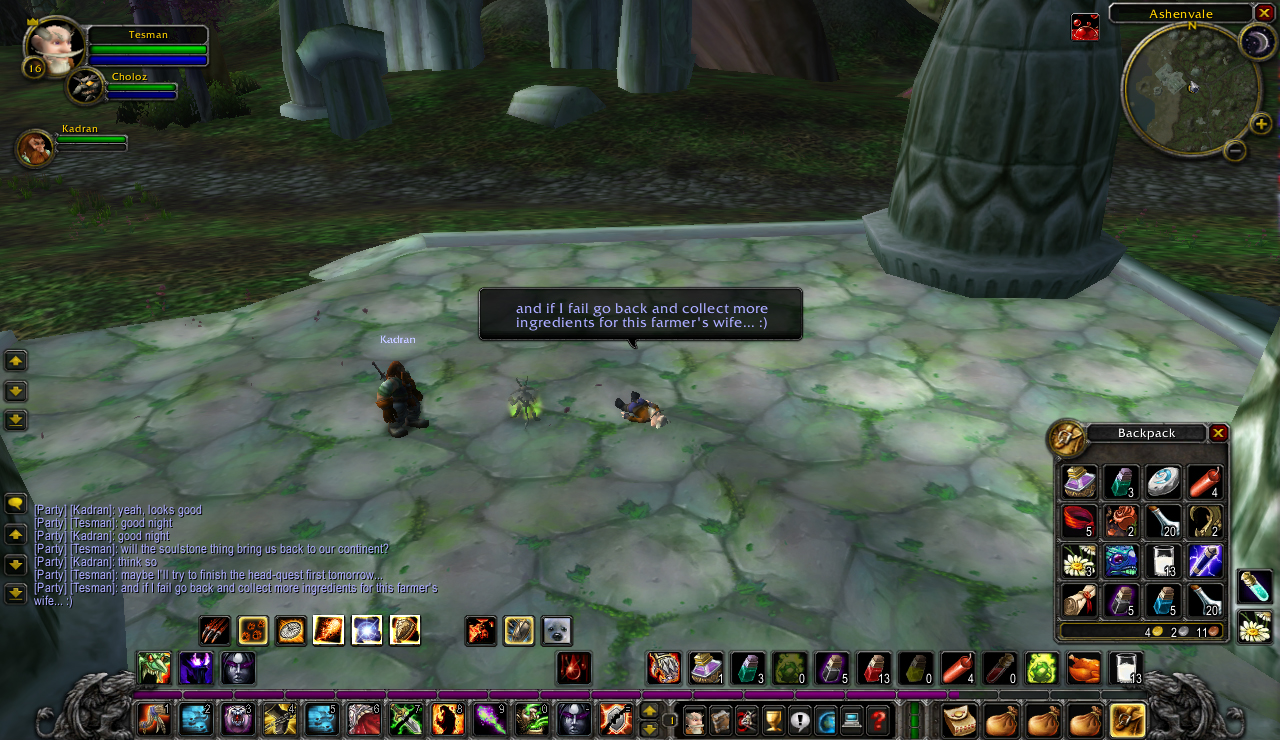Toggle the highlighted backpack bag button
Viewport: 1280px width, 740px height.
pos(1128,719)
